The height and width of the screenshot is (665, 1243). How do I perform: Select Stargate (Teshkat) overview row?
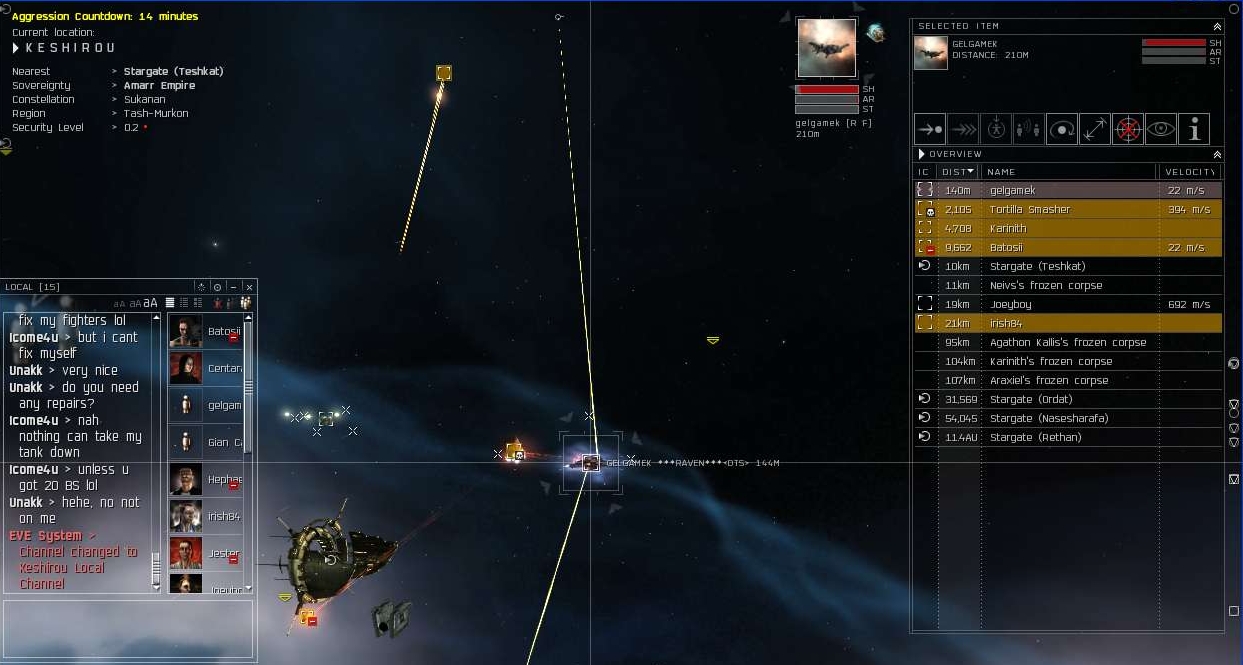pyautogui.click(x=1037, y=267)
